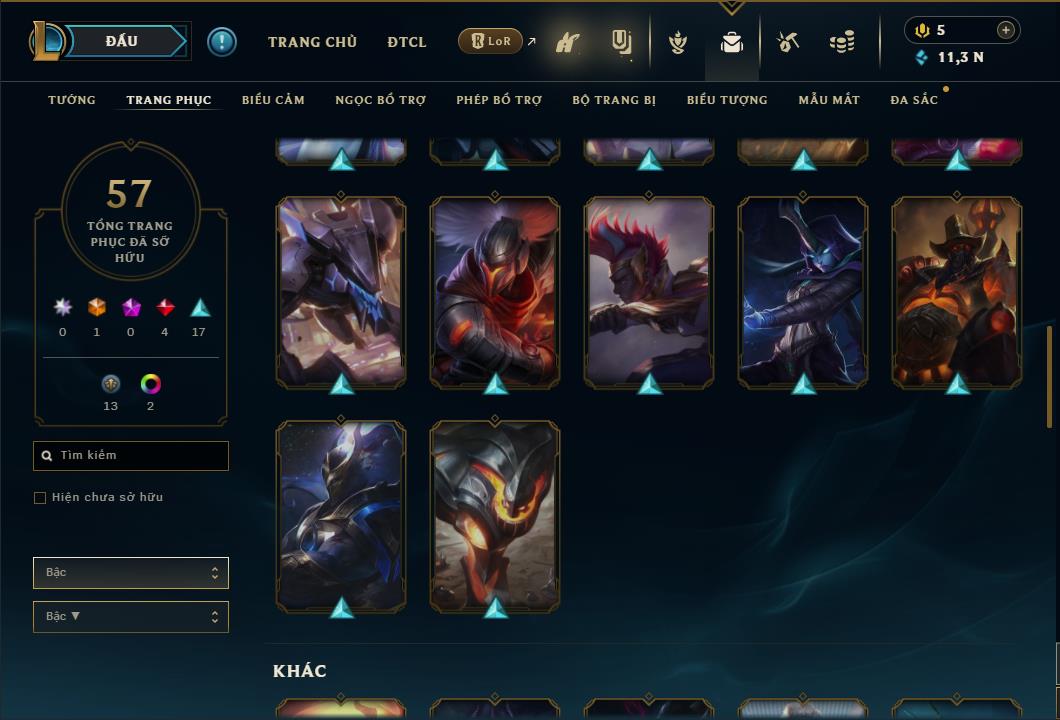Select the red-mohawk character skin card
Image resolution: width=1060 pixels, height=720 pixels.
click(x=649, y=292)
